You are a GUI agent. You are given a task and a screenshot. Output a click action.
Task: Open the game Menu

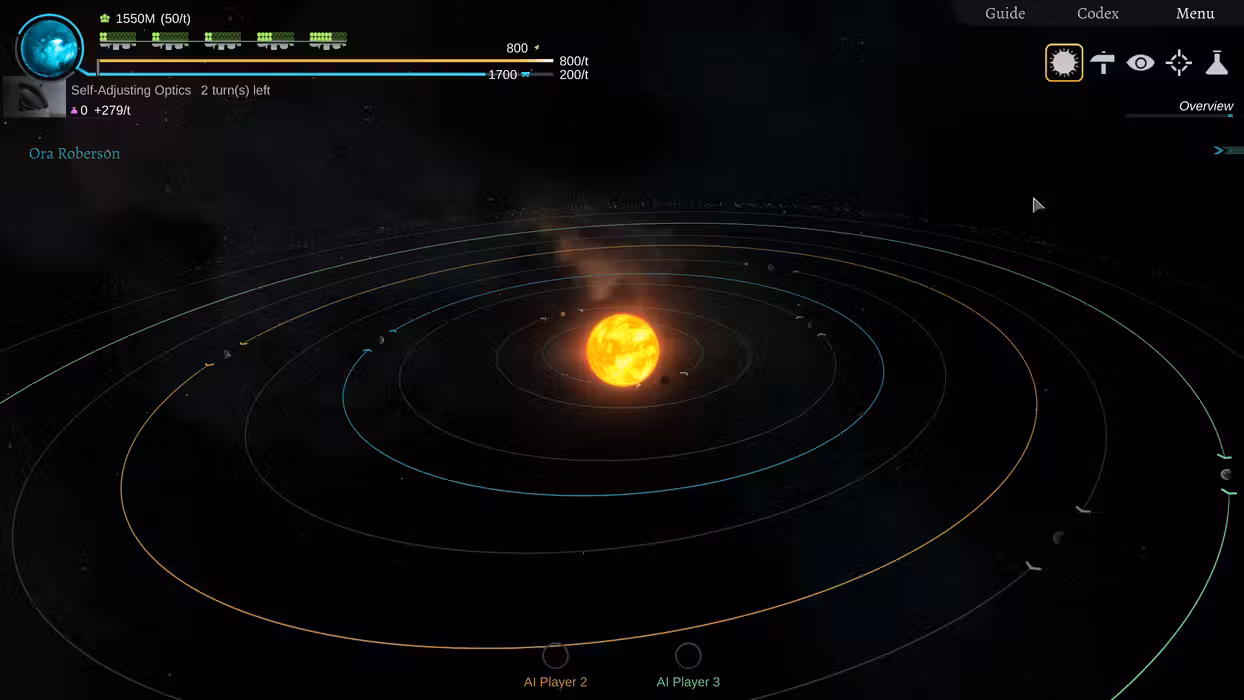coord(1195,13)
